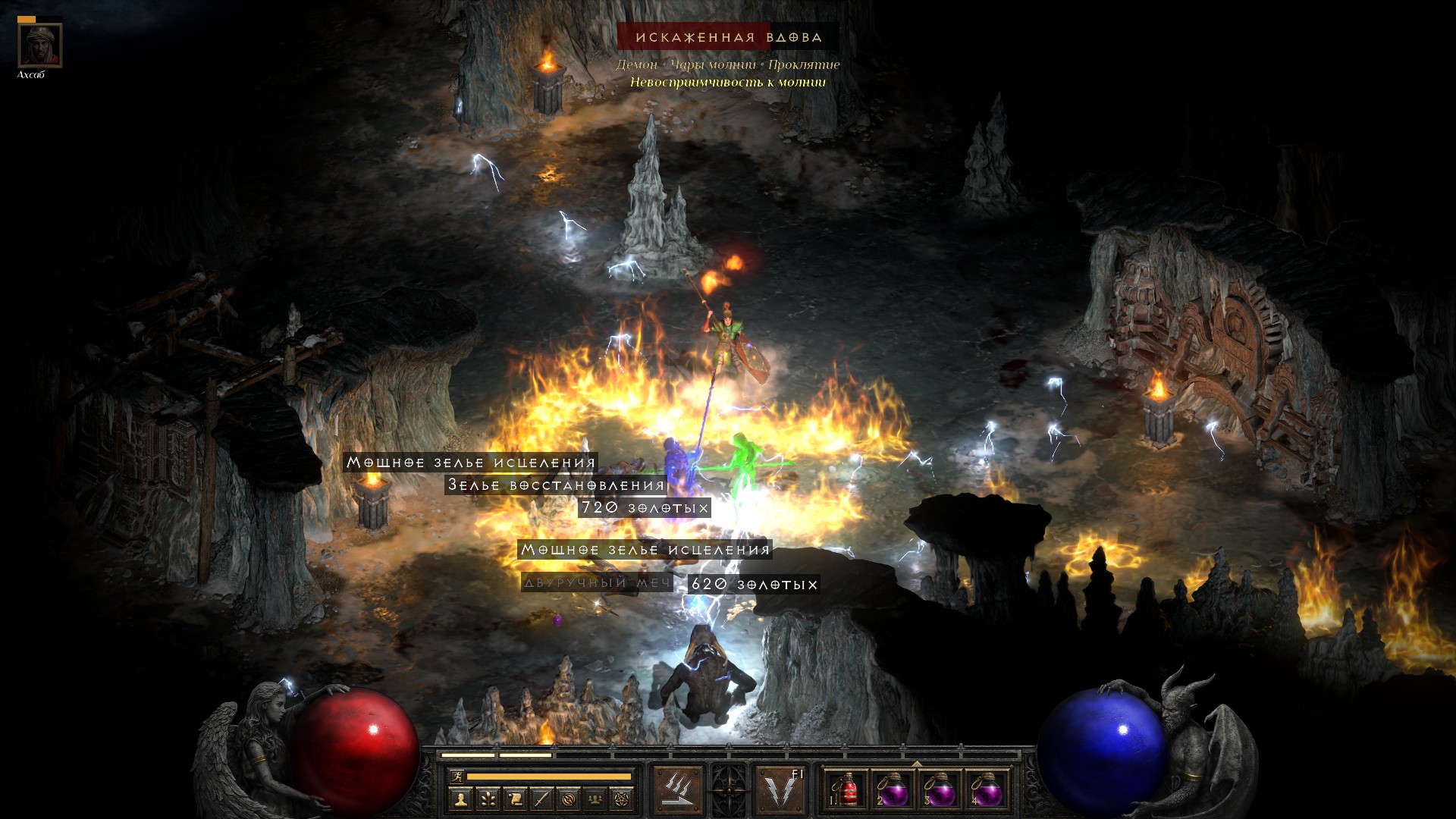Pick up the Зелье восстановления label
Image resolution: width=1456 pixels, height=819 pixels.
click(556, 485)
